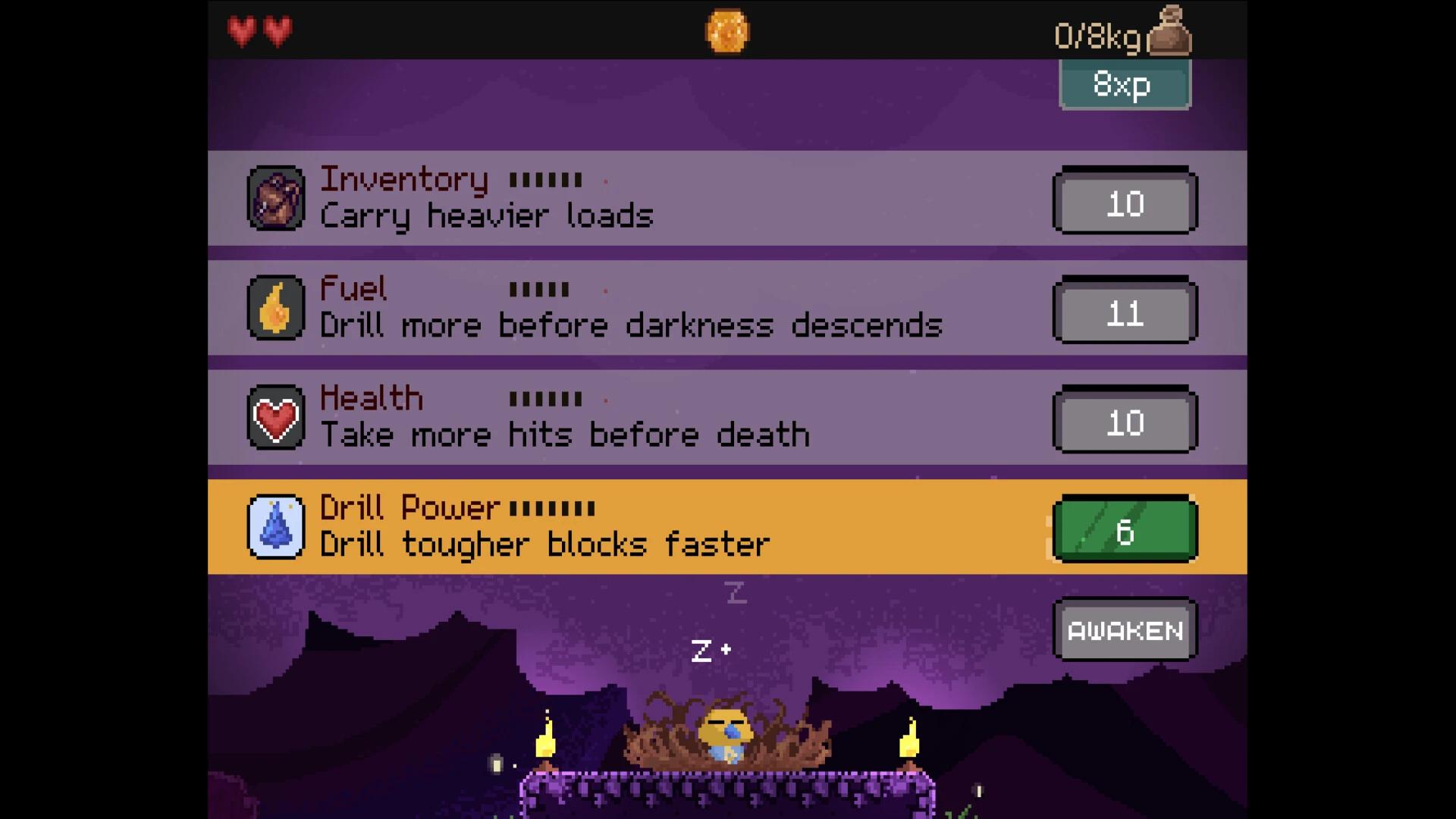Select the Inventory backpack icon
1456x819 pixels.
(276, 197)
